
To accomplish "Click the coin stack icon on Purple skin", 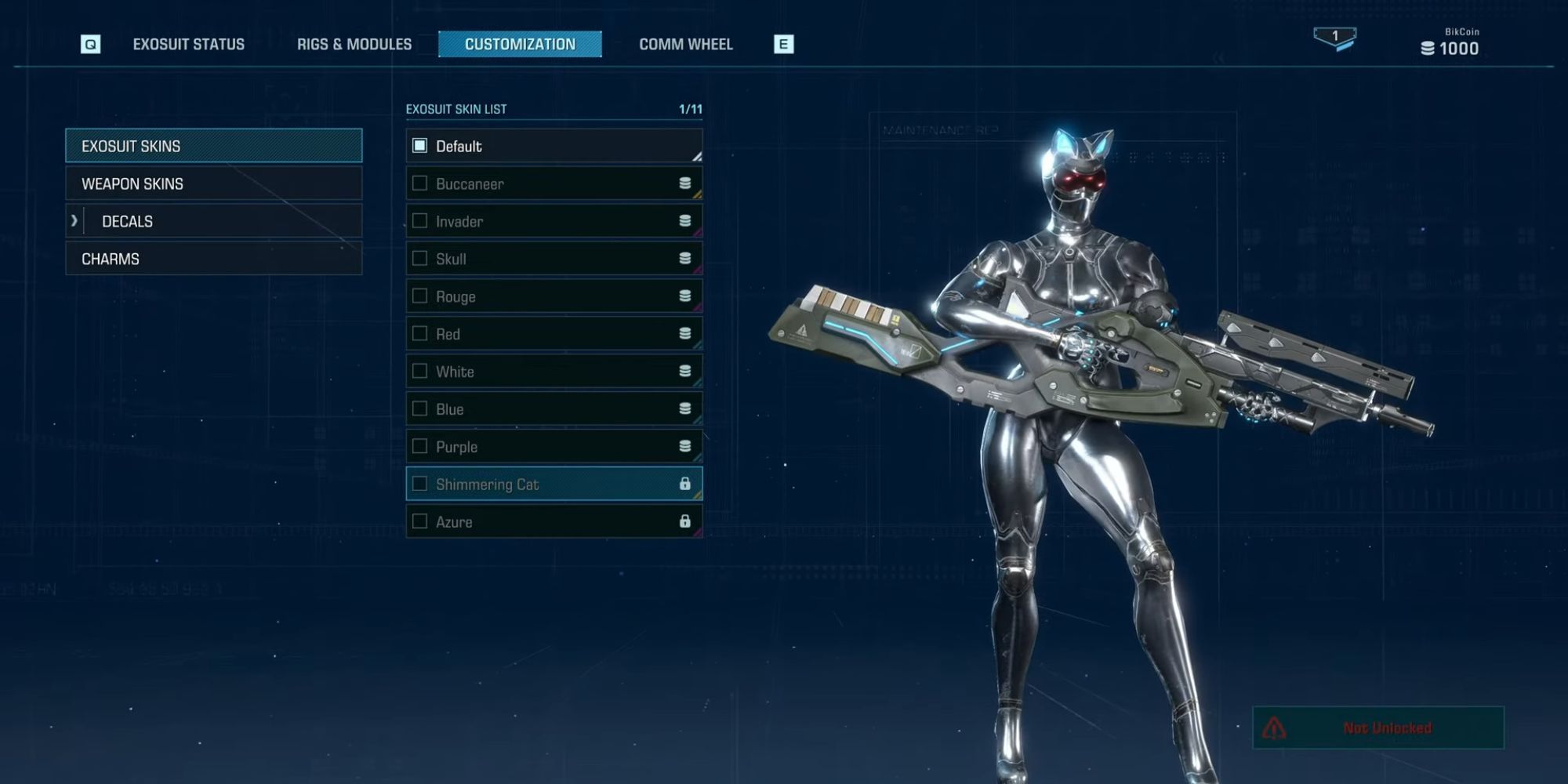I will (x=685, y=446).
